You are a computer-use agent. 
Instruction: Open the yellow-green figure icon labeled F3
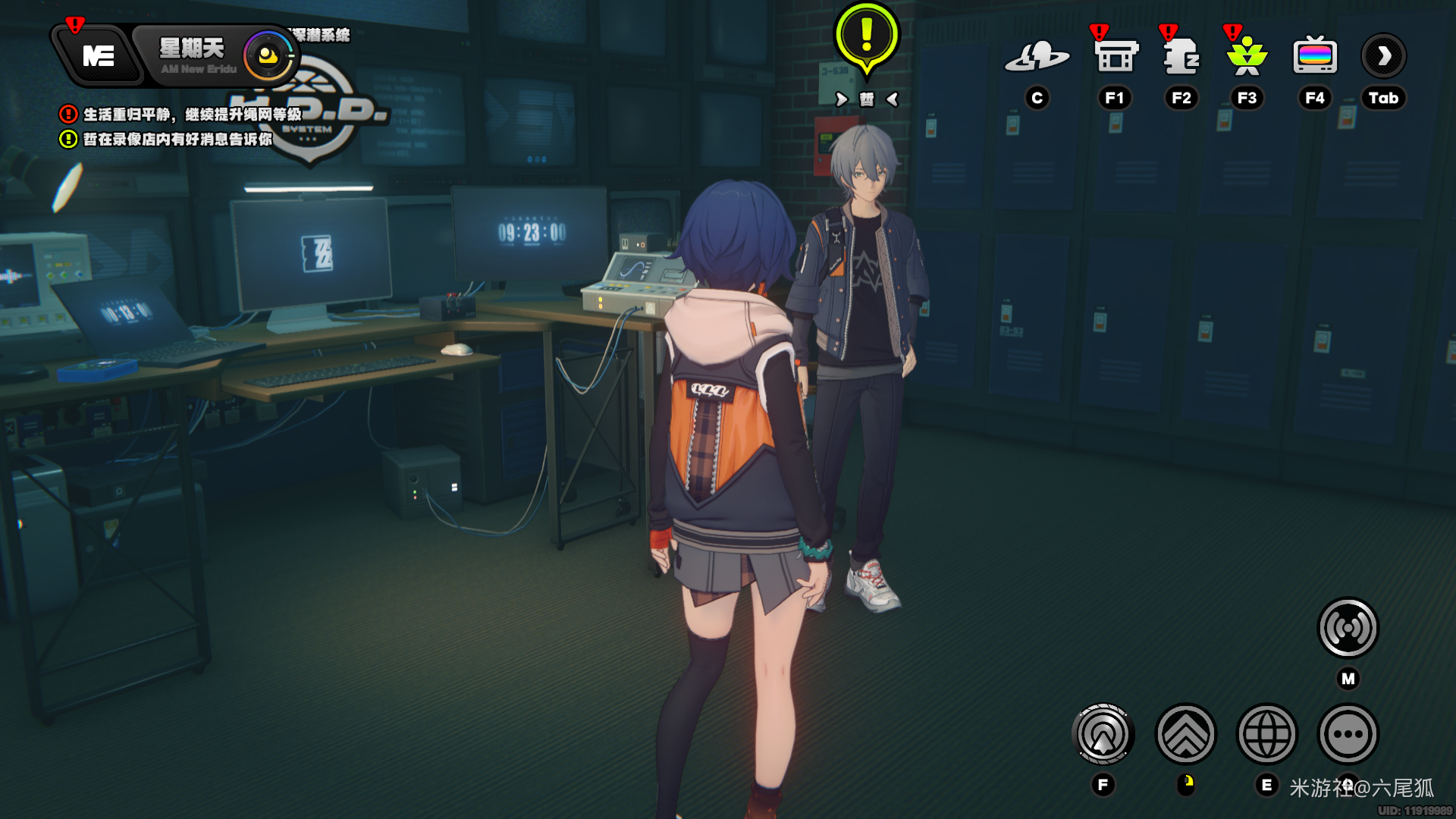point(1247,57)
